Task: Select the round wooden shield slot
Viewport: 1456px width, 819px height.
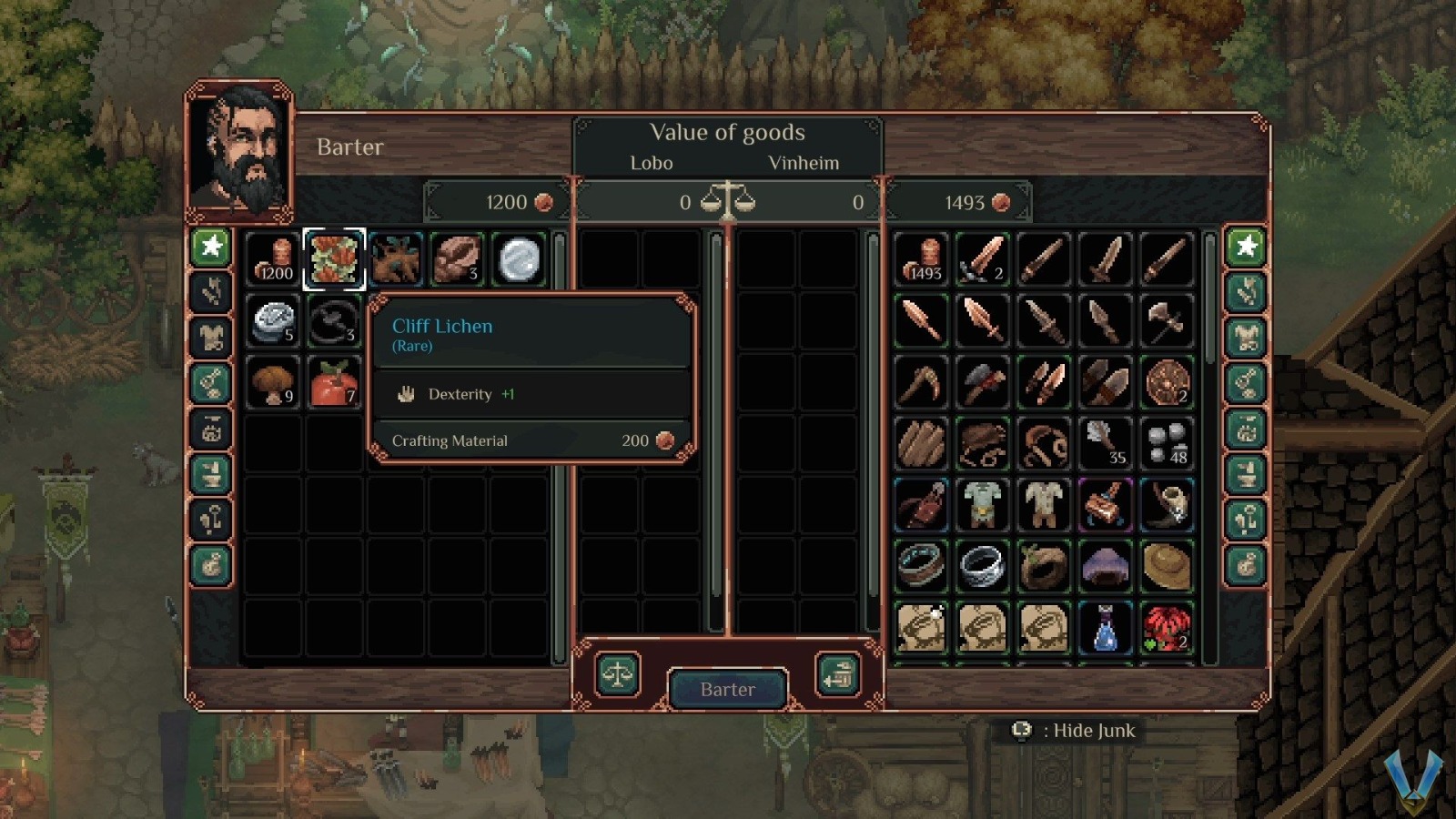Action: coord(1167,382)
